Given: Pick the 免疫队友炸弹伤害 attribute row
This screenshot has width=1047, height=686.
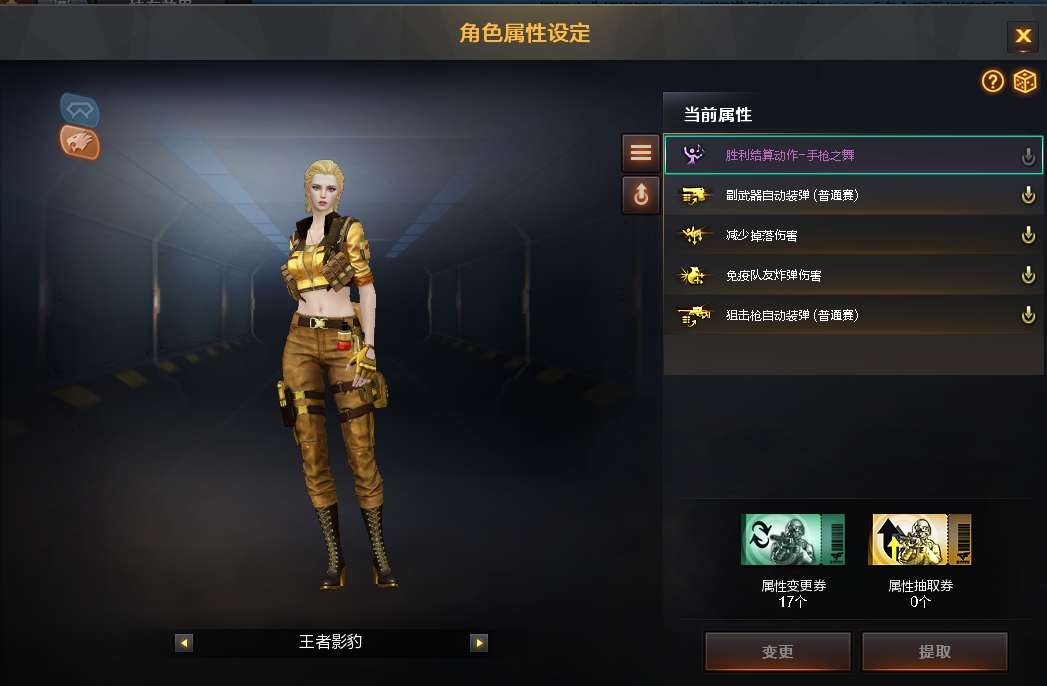Looking at the screenshot, I should point(852,275).
